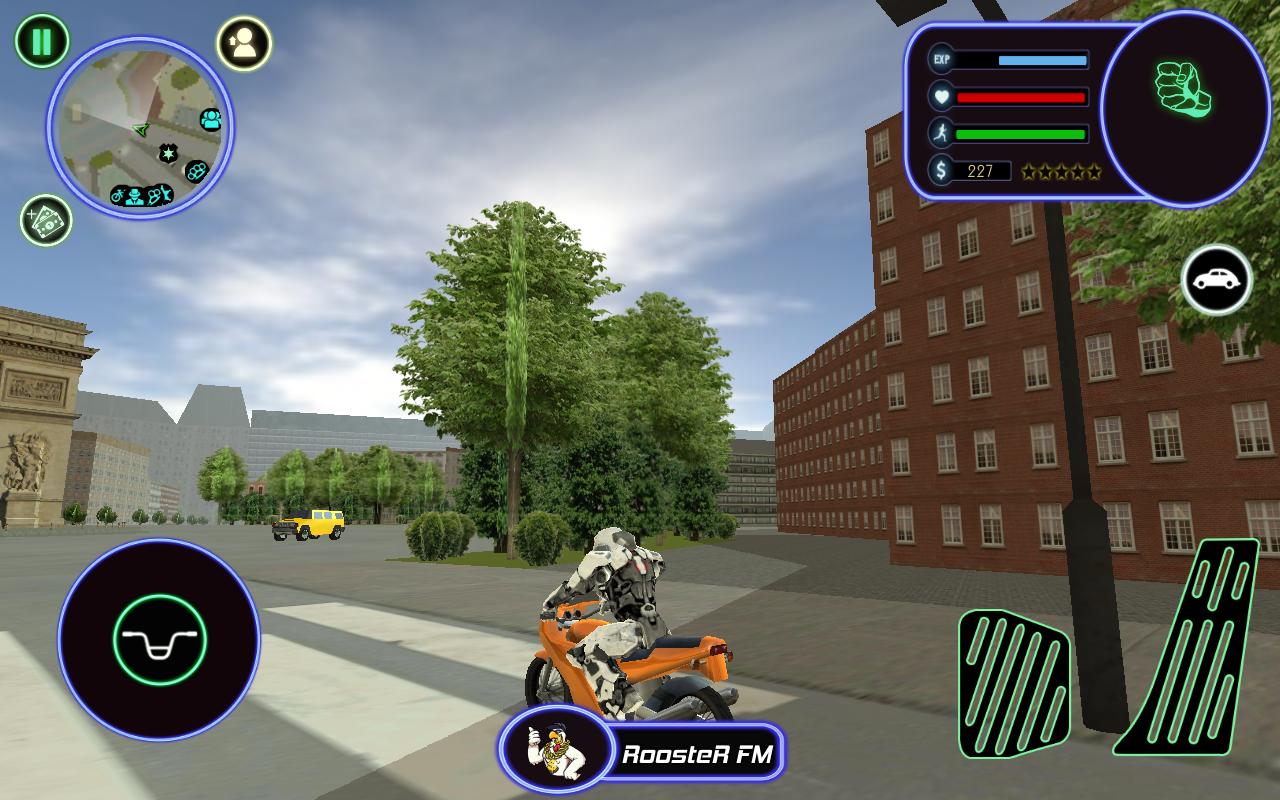Tap the EXP progress bar
This screenshot has height=800, width=1280.
(x=1020, y=62)
